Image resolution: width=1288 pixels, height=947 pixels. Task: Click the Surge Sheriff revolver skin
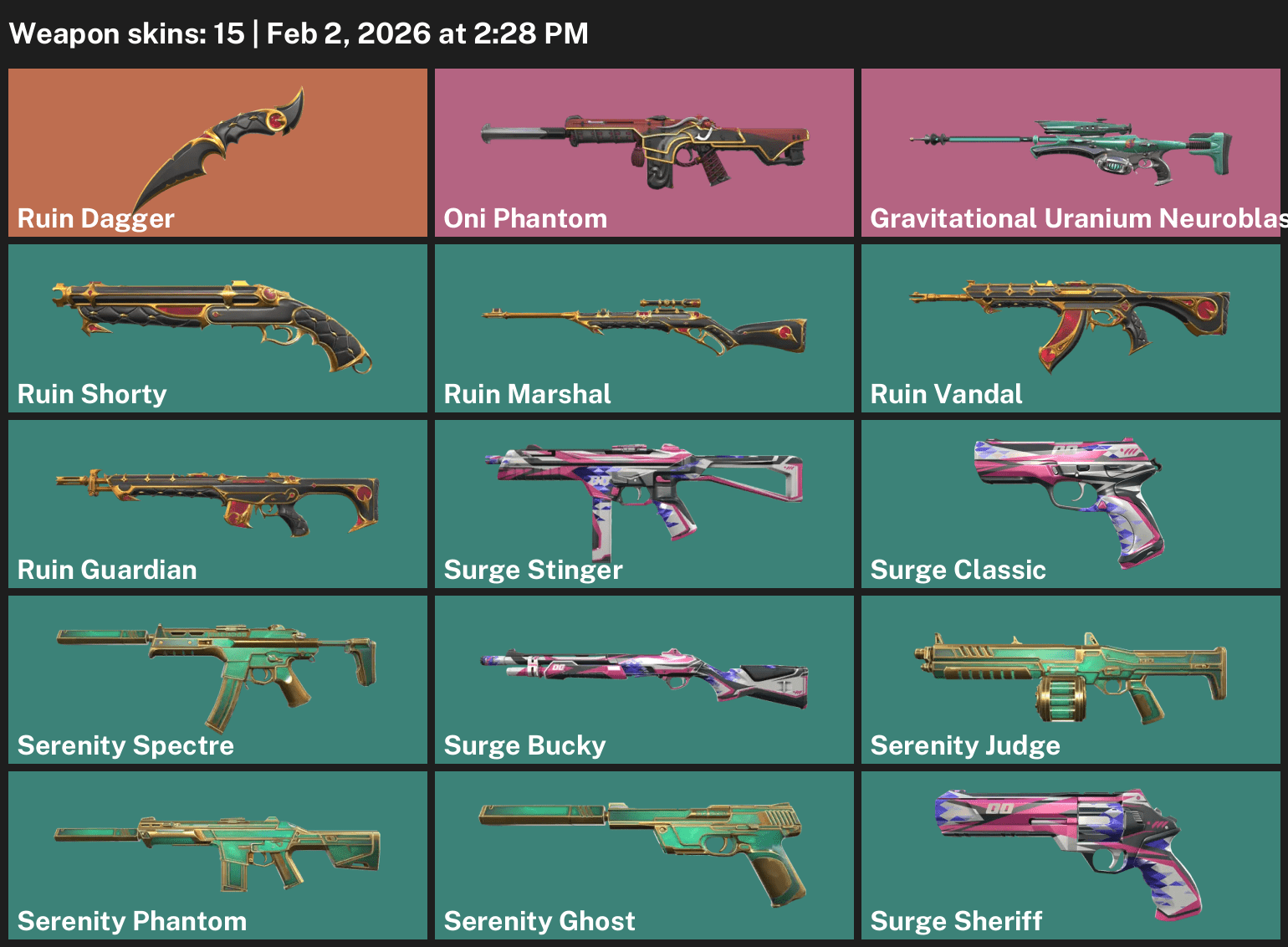point(1071,853)
